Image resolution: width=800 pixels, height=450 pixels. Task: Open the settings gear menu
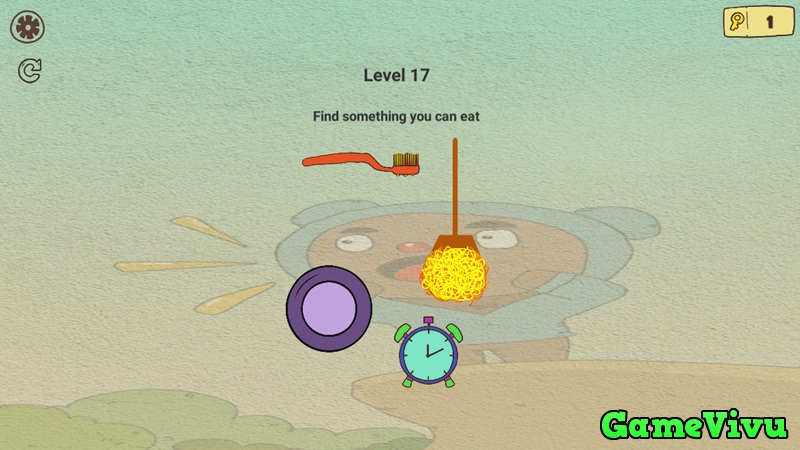click(27, 27)
